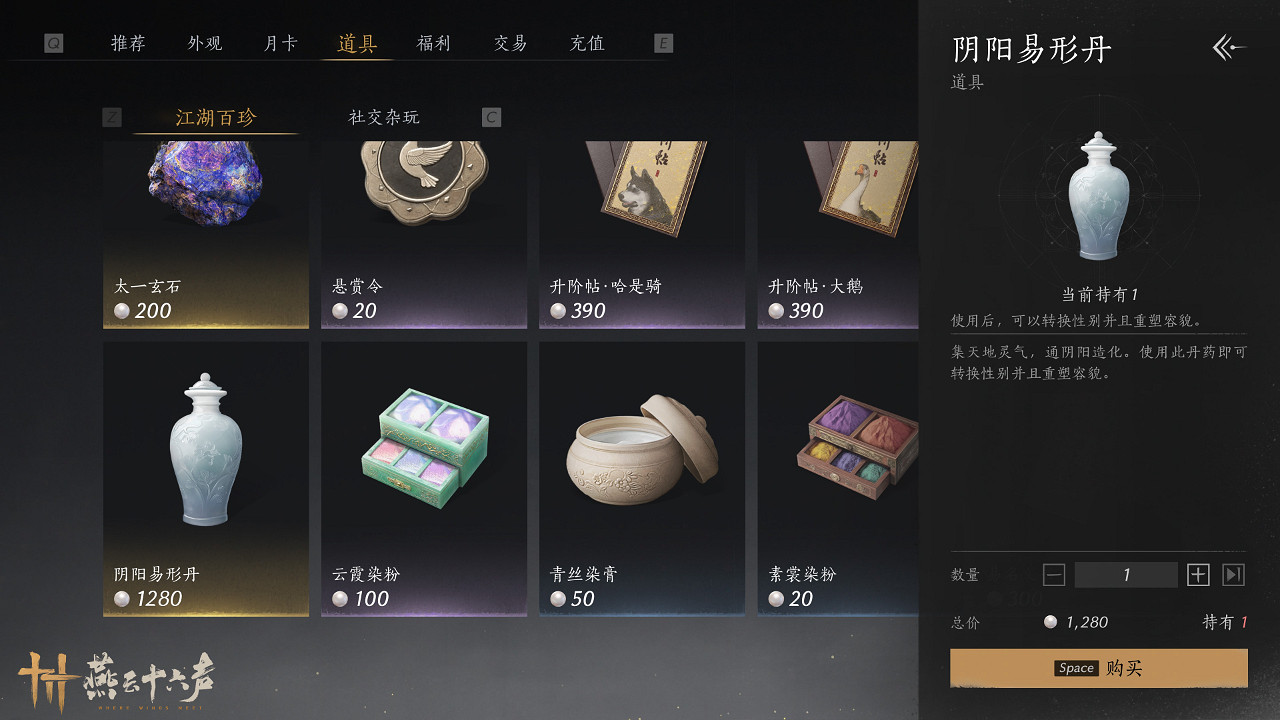Open the 福利 benefits menu

click(x=432, y=43)
